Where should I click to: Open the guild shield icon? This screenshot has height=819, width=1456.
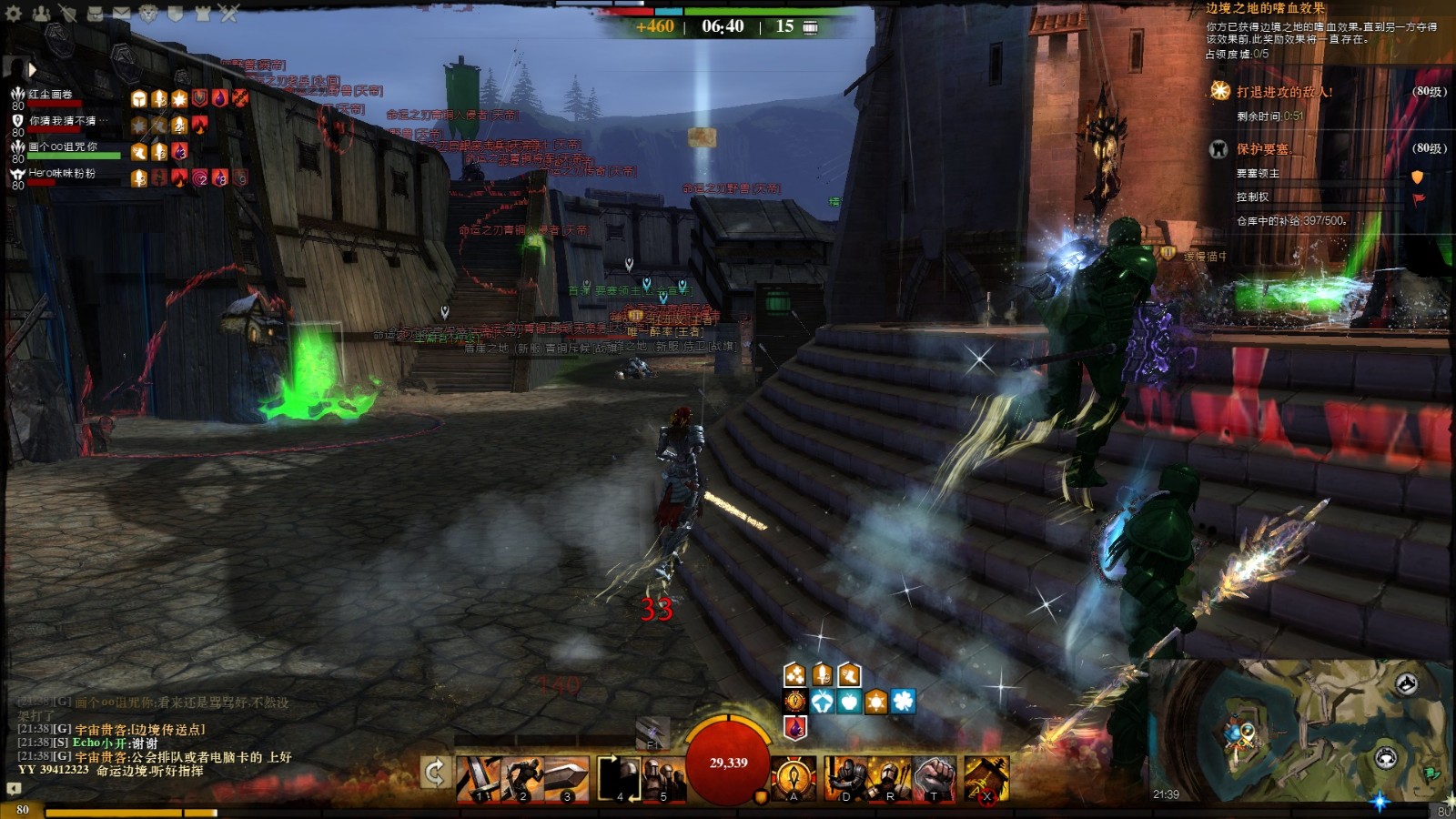pyautogui.click(x=175, y=14)
